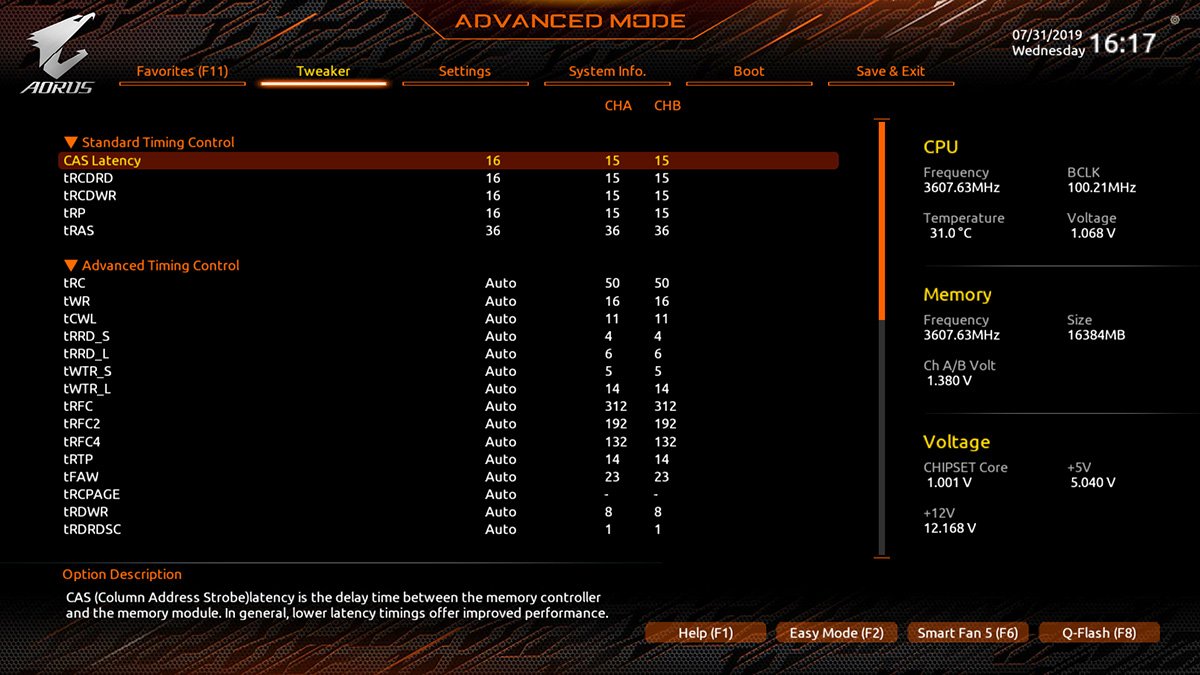The image size is (1200, 675).
Task: Go to the Boot tab
Action: click(x=749, y=71)
